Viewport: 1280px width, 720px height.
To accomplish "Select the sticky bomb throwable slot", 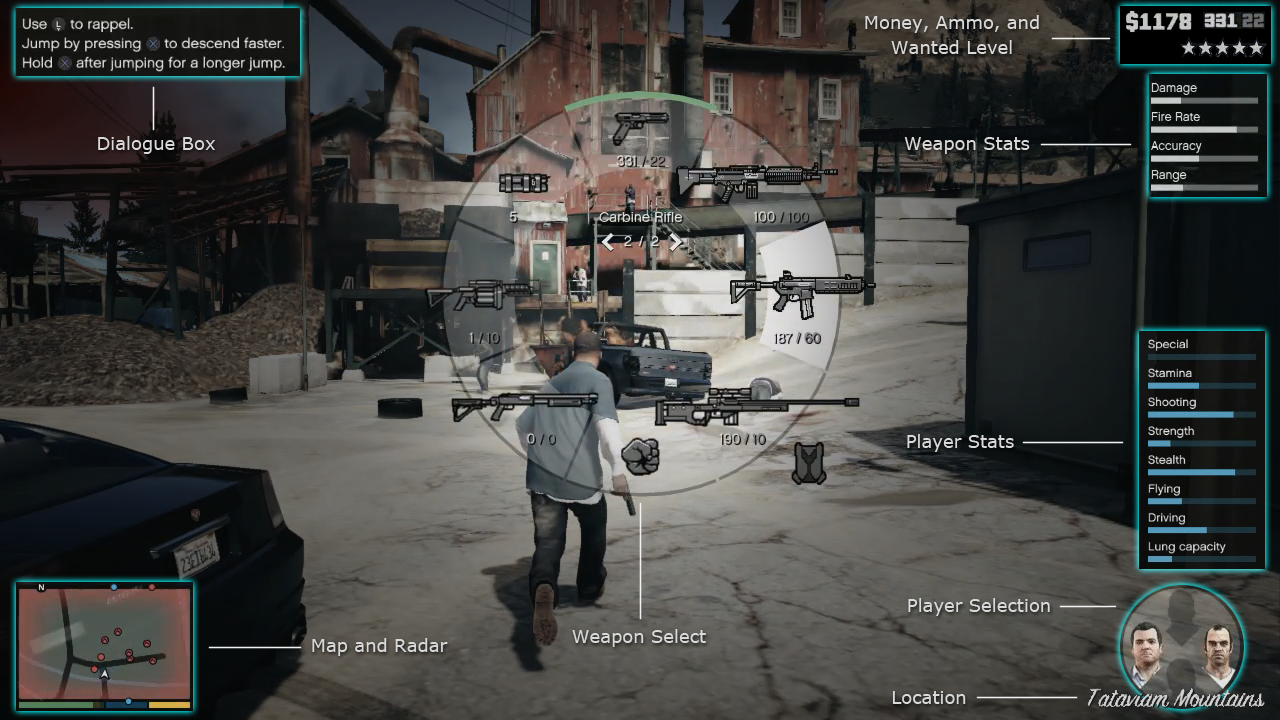I will (524, 183).
